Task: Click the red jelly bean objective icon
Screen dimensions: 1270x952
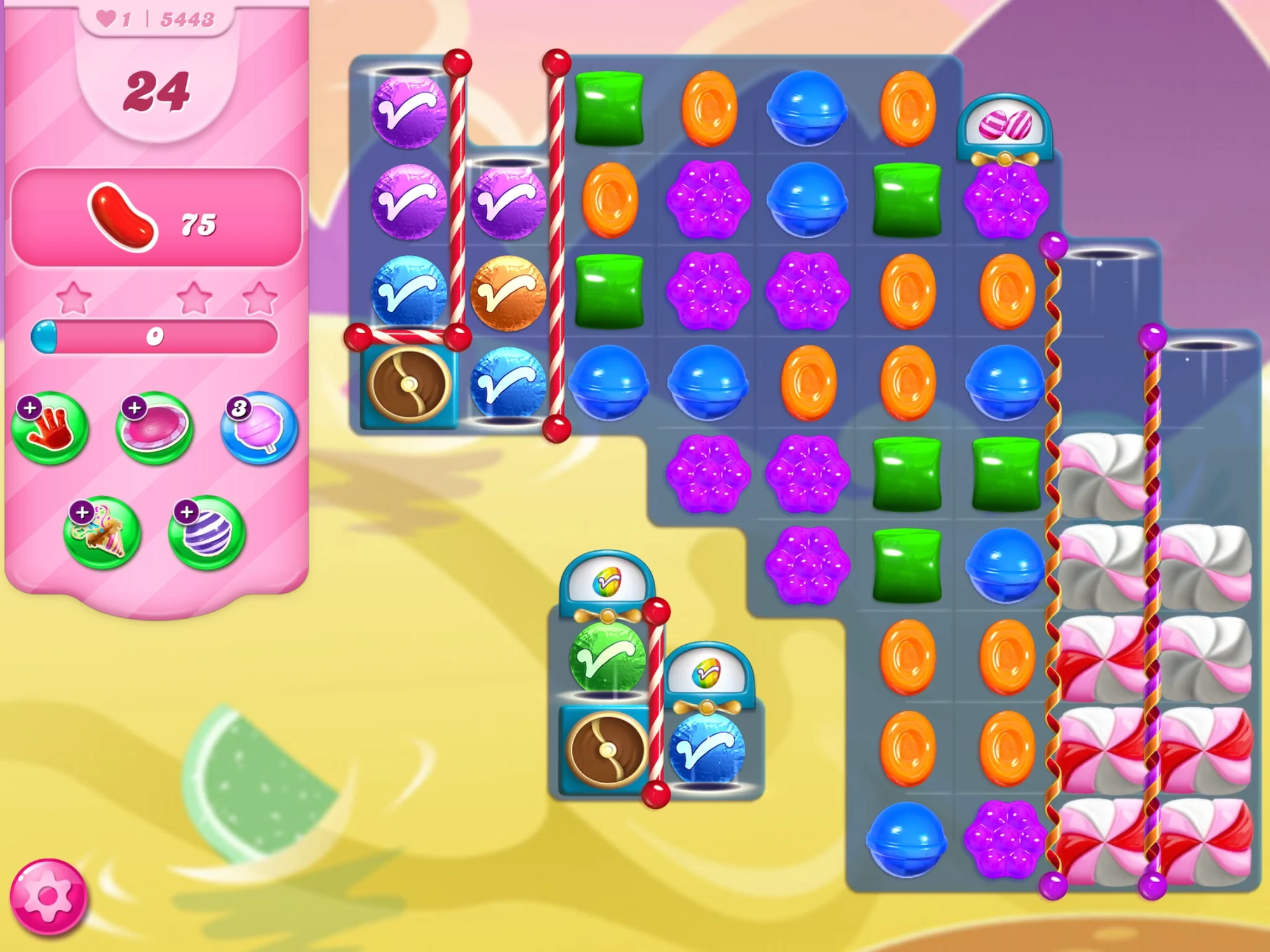Action: point(124,216)
